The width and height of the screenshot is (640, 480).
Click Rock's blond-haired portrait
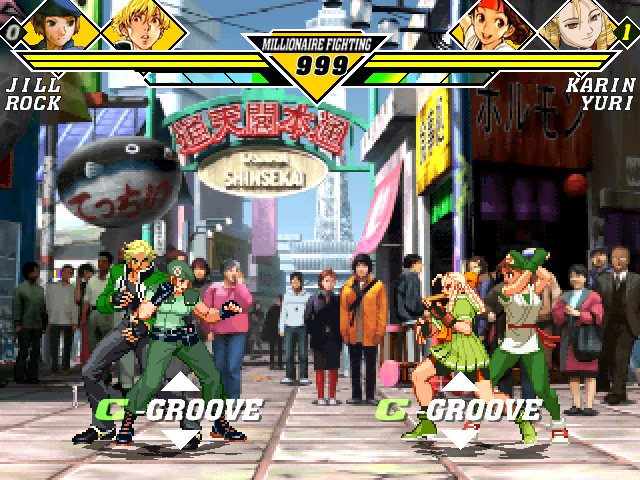[x=143, y=24]
